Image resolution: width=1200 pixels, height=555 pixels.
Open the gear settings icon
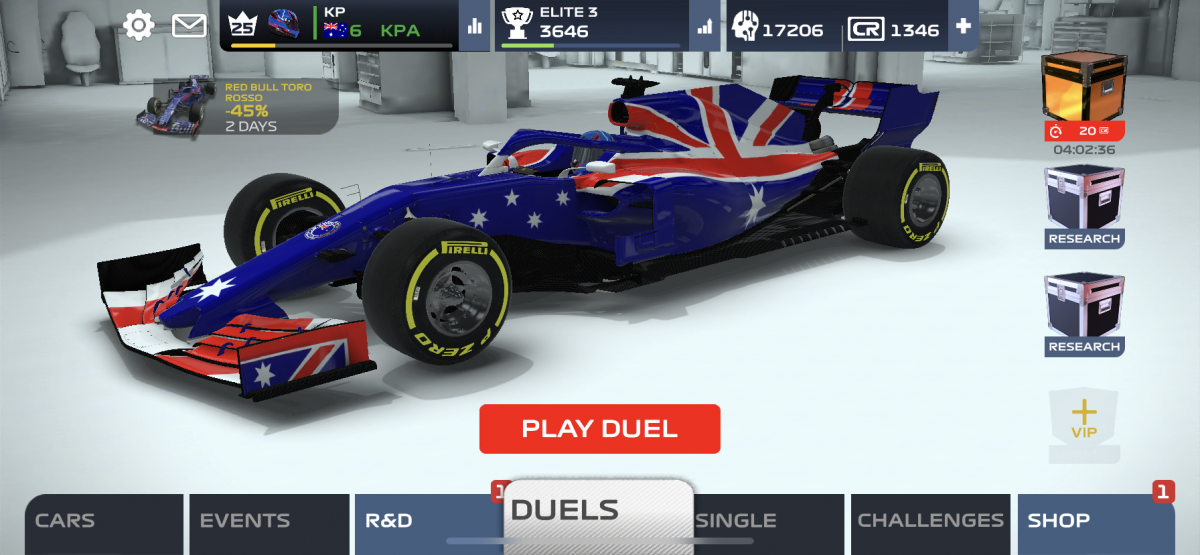point(138,25)
